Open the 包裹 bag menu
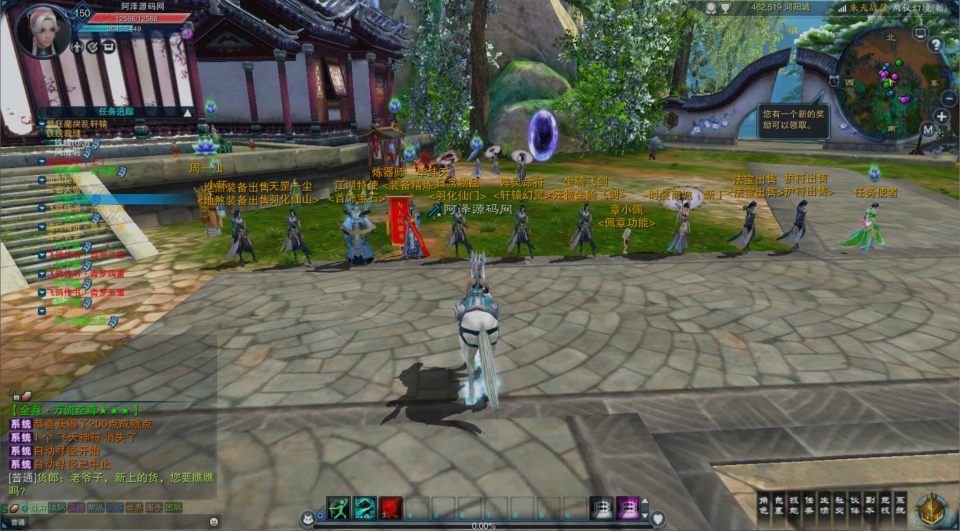Image resolution: width=960 pixels, height=531 pixels. (779, 506)
